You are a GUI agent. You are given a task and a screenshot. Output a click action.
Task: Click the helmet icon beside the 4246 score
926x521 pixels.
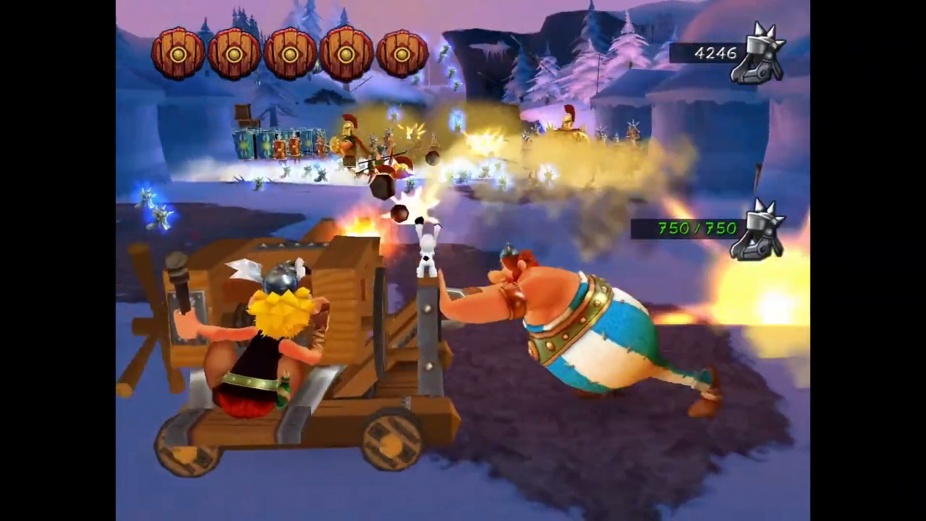pyautogui.click(x=759, y=55)
